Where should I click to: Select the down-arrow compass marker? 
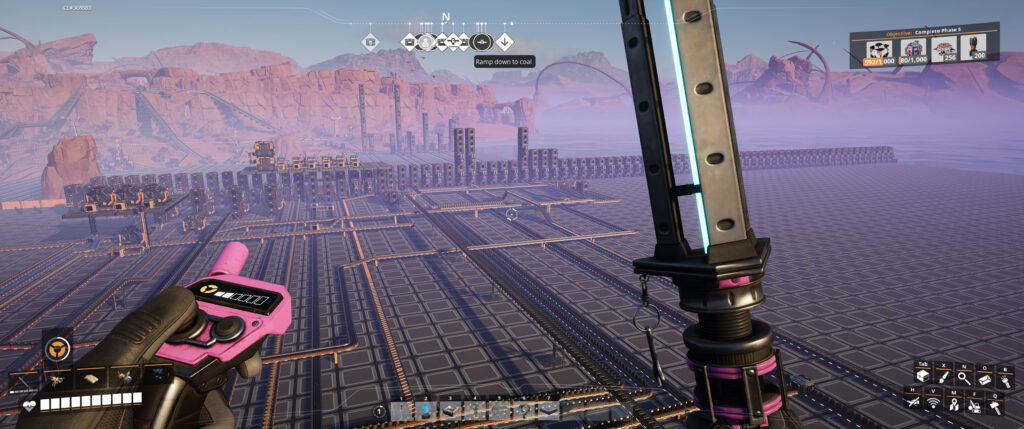pyautogui.click(x=505, y=42)
